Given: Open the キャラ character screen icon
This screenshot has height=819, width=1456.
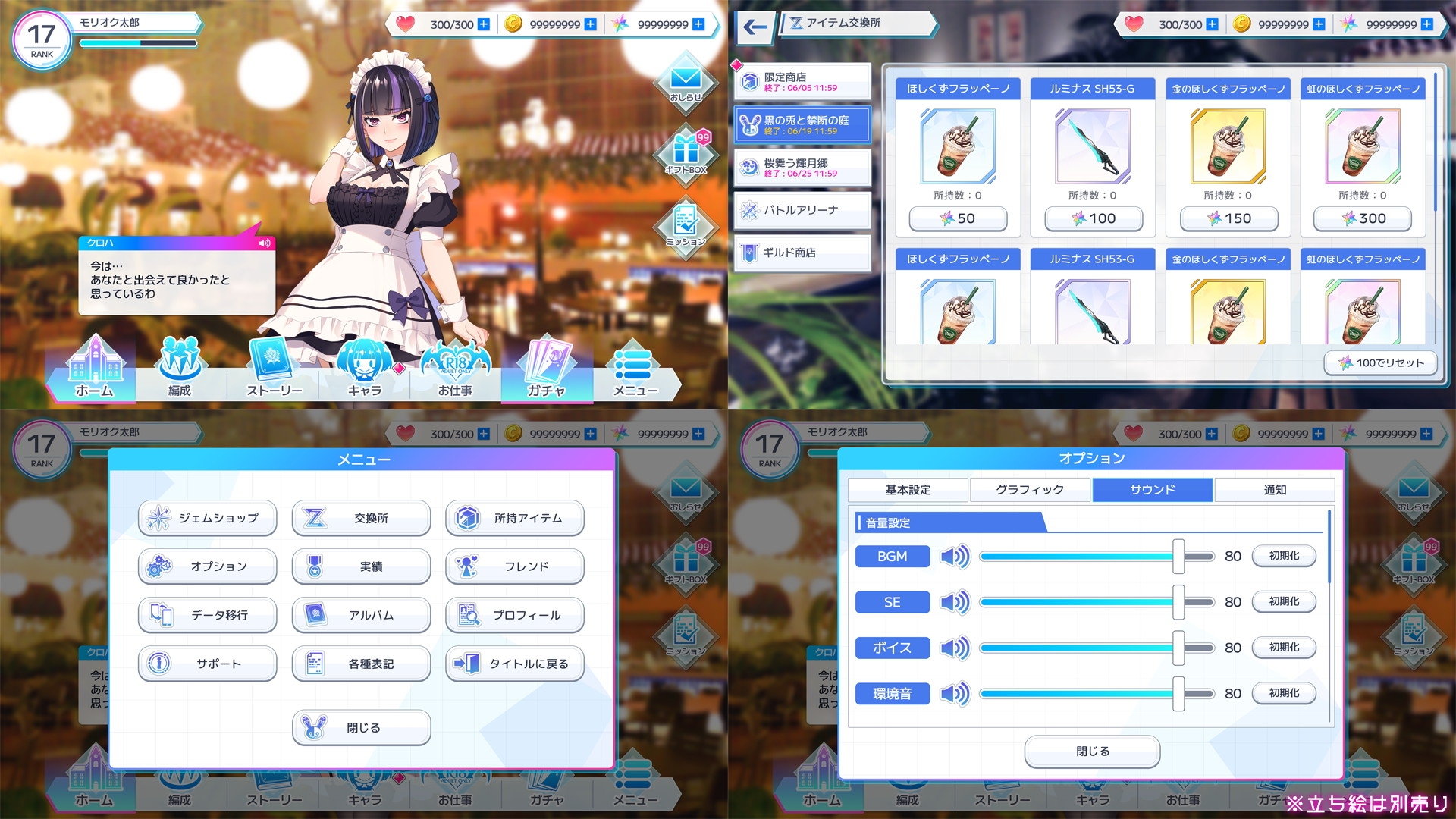Looking at the screenshot, I should coord(364,369).
